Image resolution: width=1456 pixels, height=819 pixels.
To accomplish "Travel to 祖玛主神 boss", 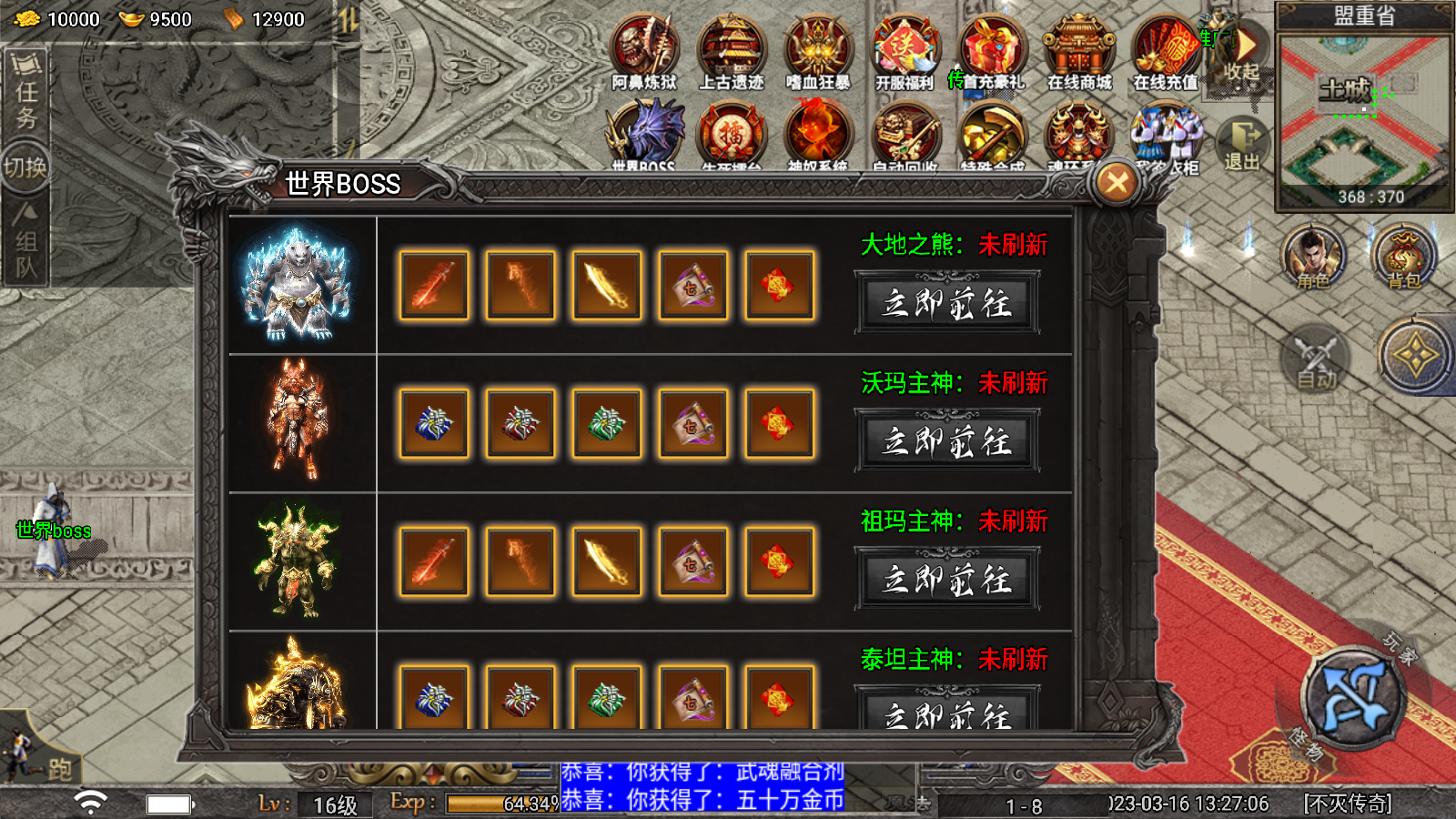I will (x=946, y=580).
